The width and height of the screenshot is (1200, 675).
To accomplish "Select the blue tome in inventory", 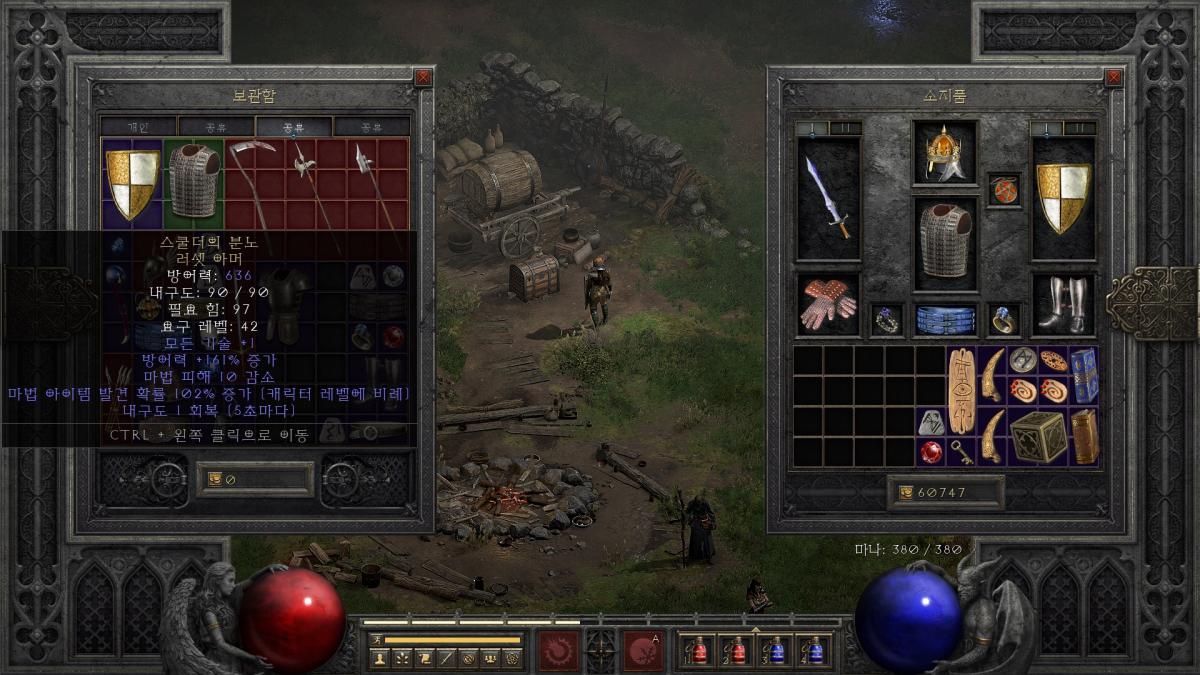I will pos(1084,375).
